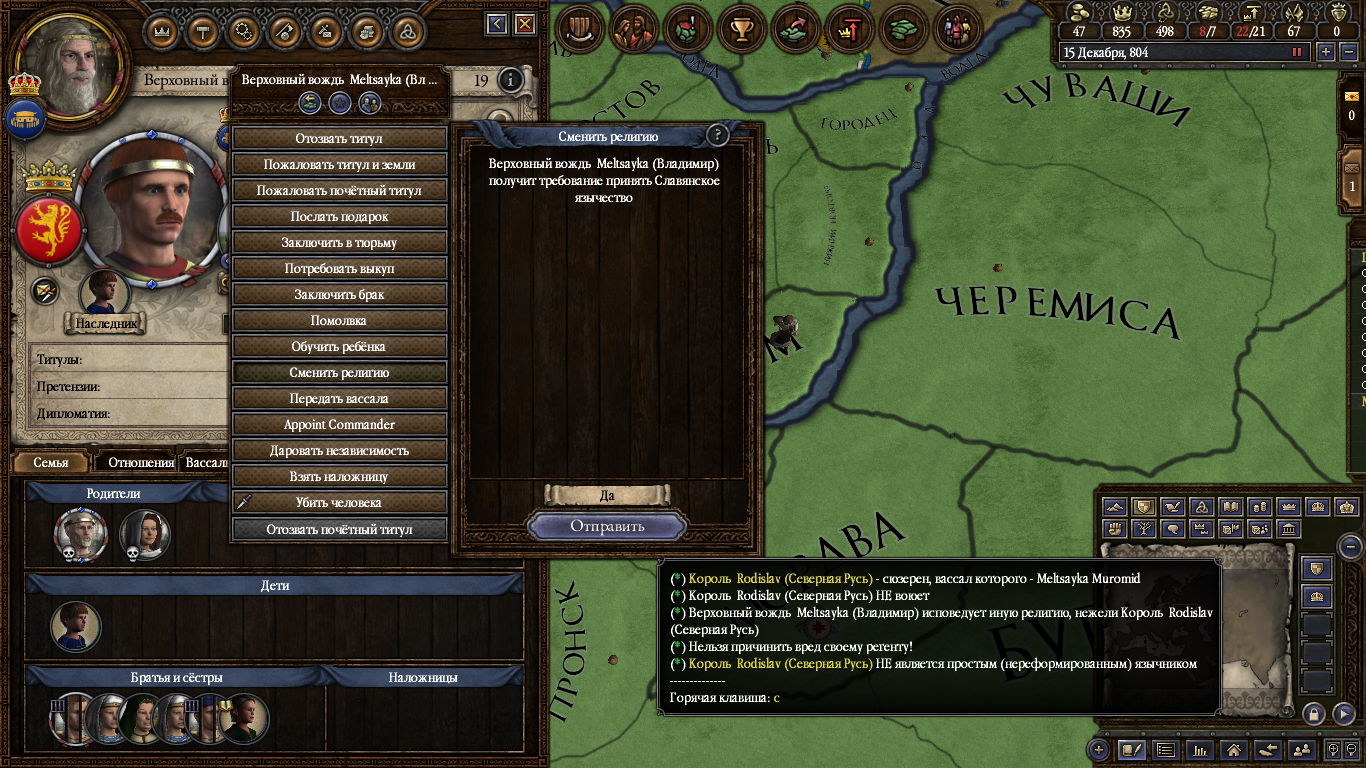Select 'Appoint Commander' action
The height and width of the screenshot is (768, 1366).
[x=339, y=424]
